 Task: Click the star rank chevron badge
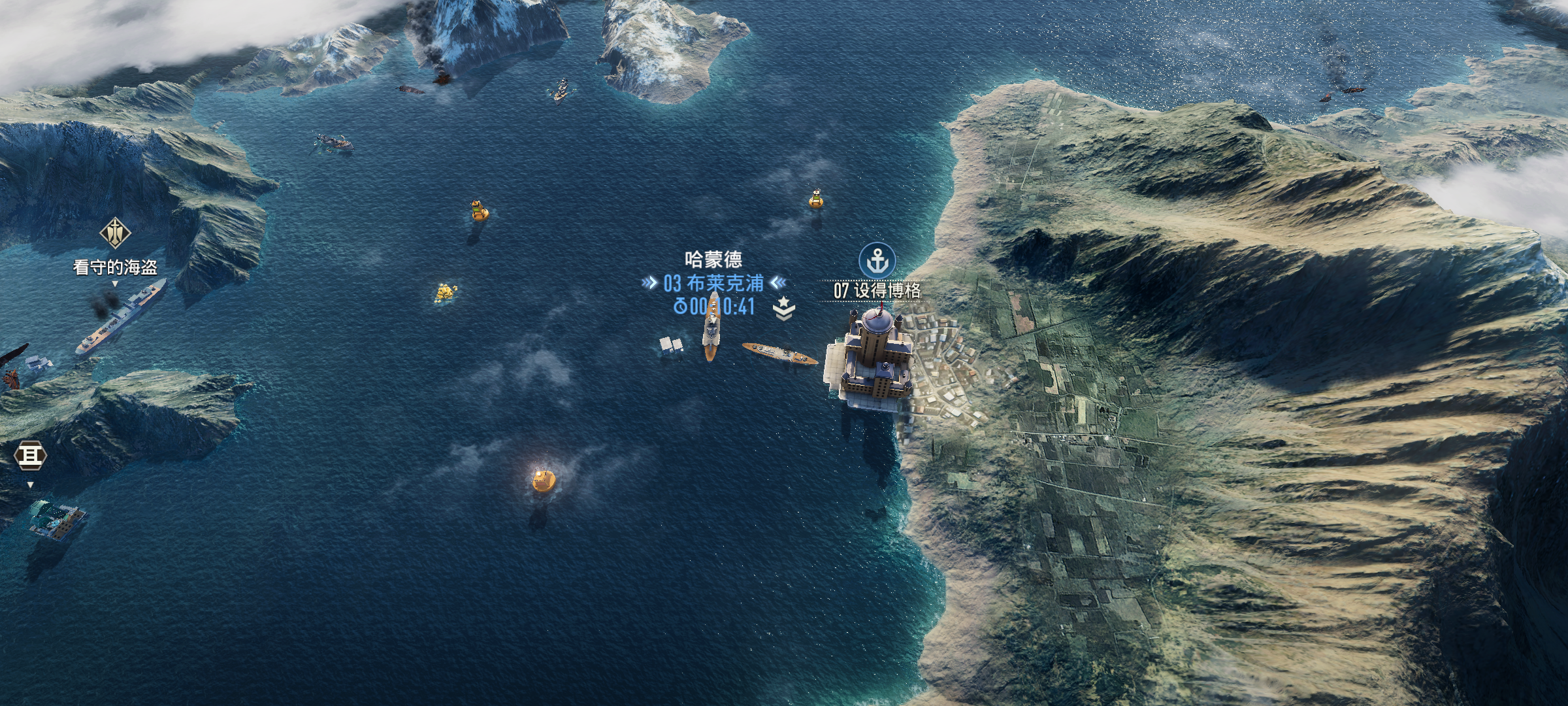point(783,308)
